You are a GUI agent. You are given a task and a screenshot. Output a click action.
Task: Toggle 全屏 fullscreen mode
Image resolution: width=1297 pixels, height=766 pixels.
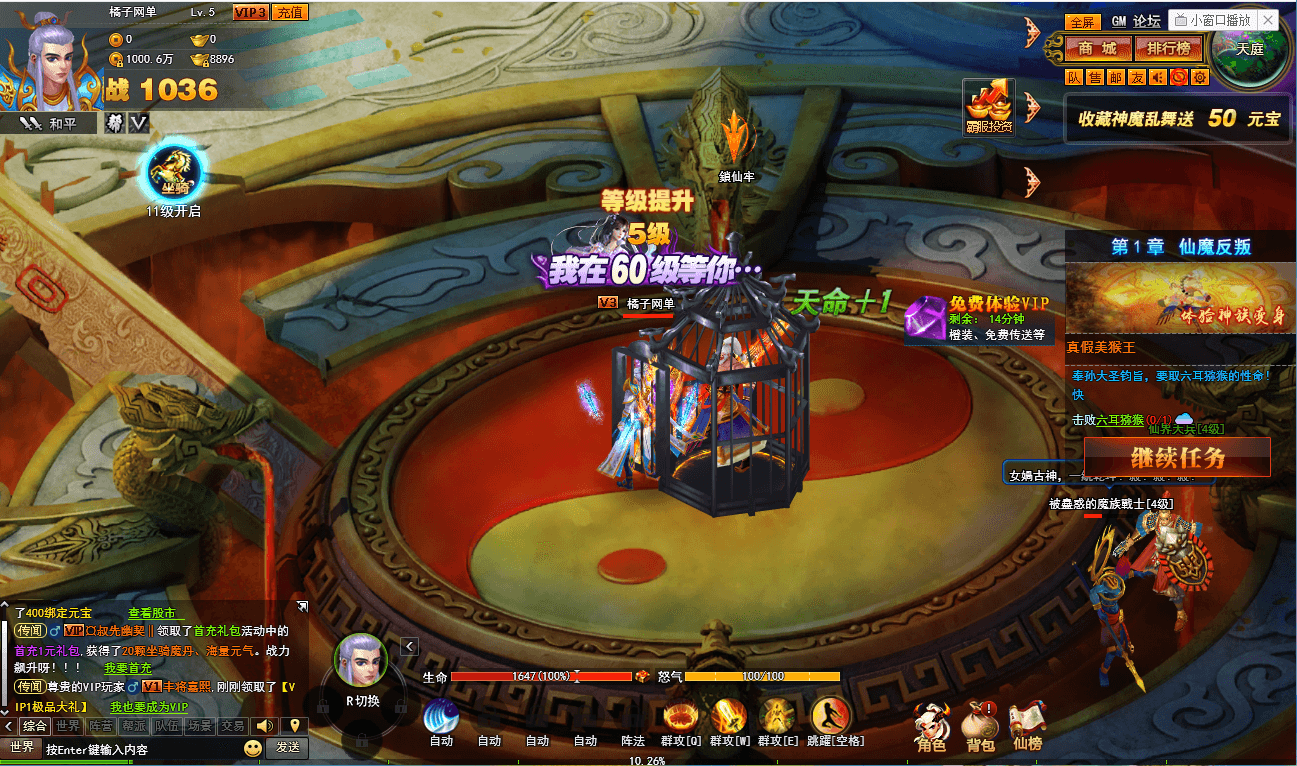pos(1082,22)
